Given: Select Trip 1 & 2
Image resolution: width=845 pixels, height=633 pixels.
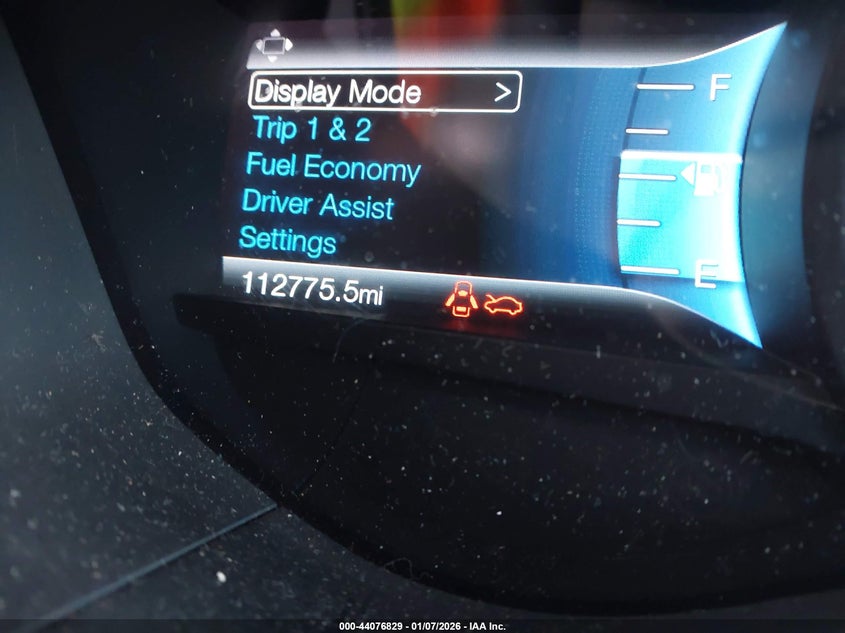Looking at the screenshot, I should point(312,128).
